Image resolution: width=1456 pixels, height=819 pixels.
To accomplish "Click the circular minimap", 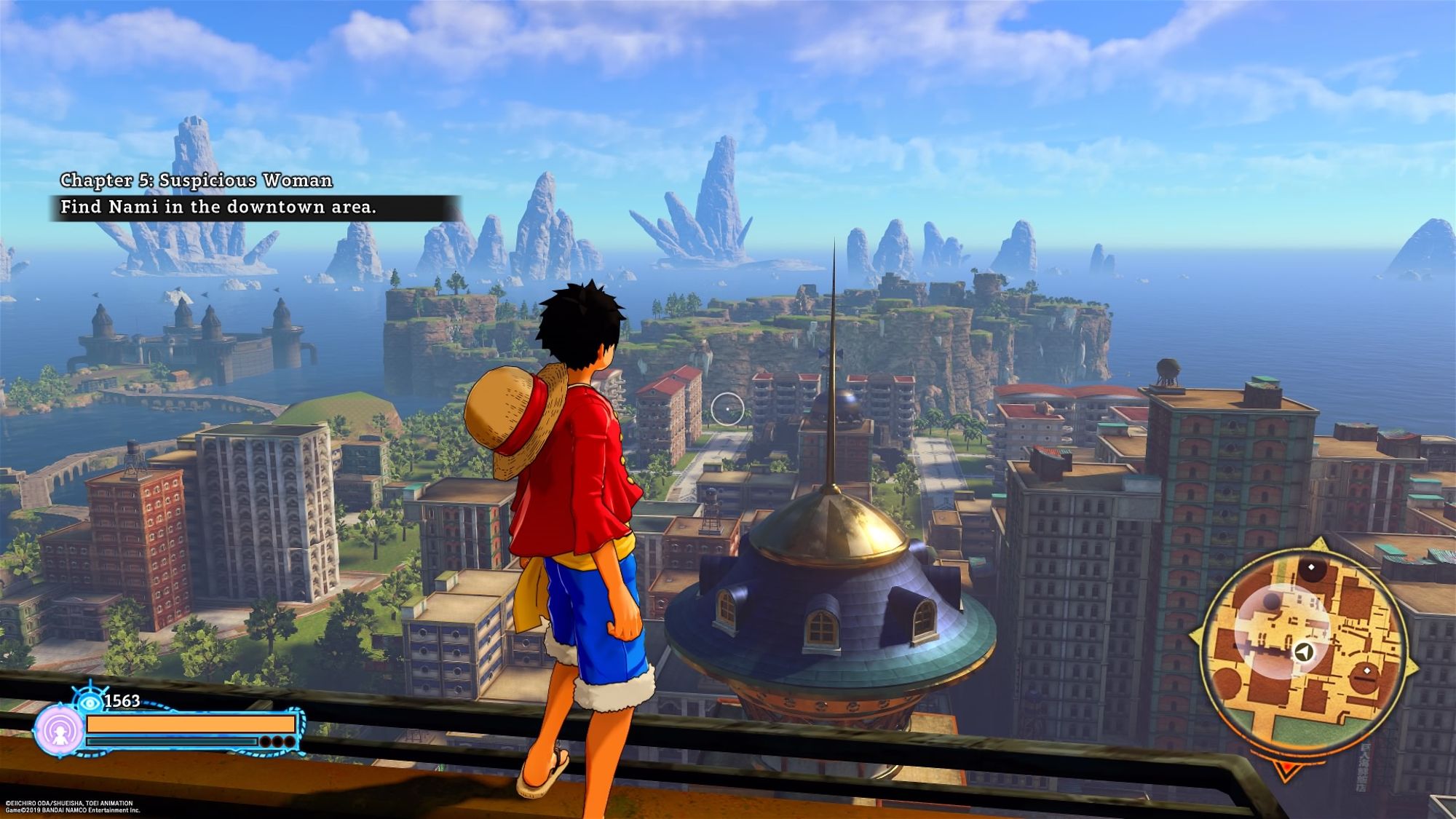I will coord(1302,649).
